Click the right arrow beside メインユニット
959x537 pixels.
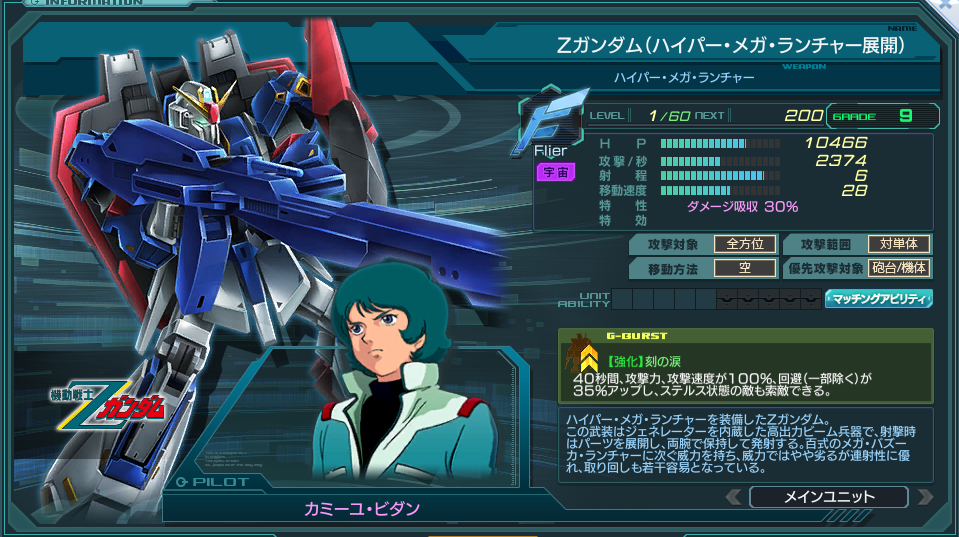[923, 497]
